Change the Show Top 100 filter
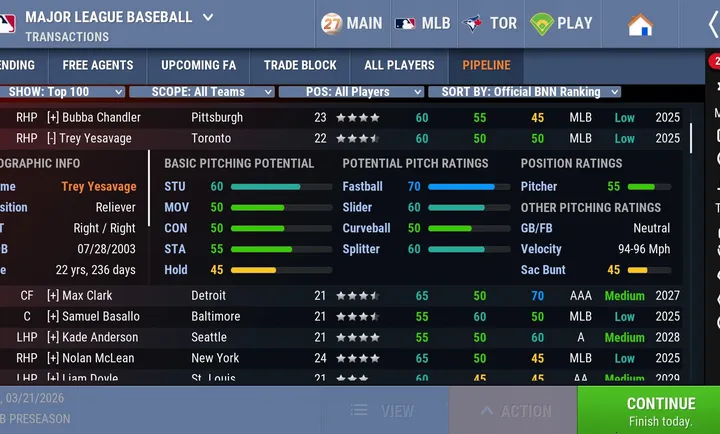The image size is (720, 434). (x=64, y=92)
